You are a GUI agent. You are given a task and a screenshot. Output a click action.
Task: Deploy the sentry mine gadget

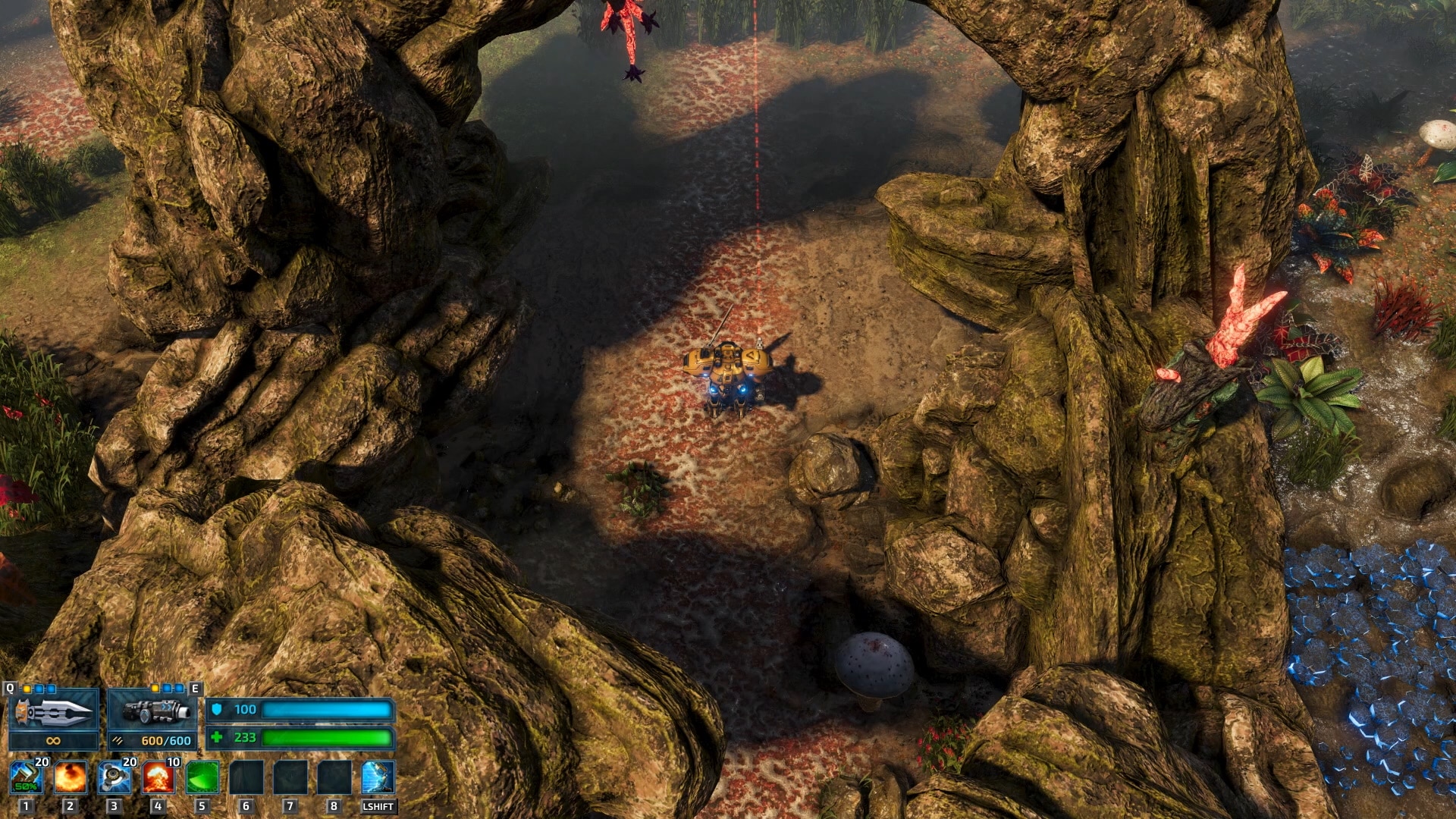click(115, 777)
